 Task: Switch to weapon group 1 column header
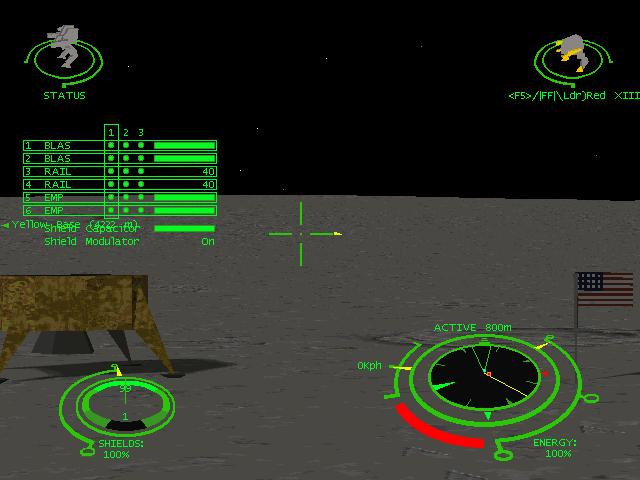tap(111, 132)
